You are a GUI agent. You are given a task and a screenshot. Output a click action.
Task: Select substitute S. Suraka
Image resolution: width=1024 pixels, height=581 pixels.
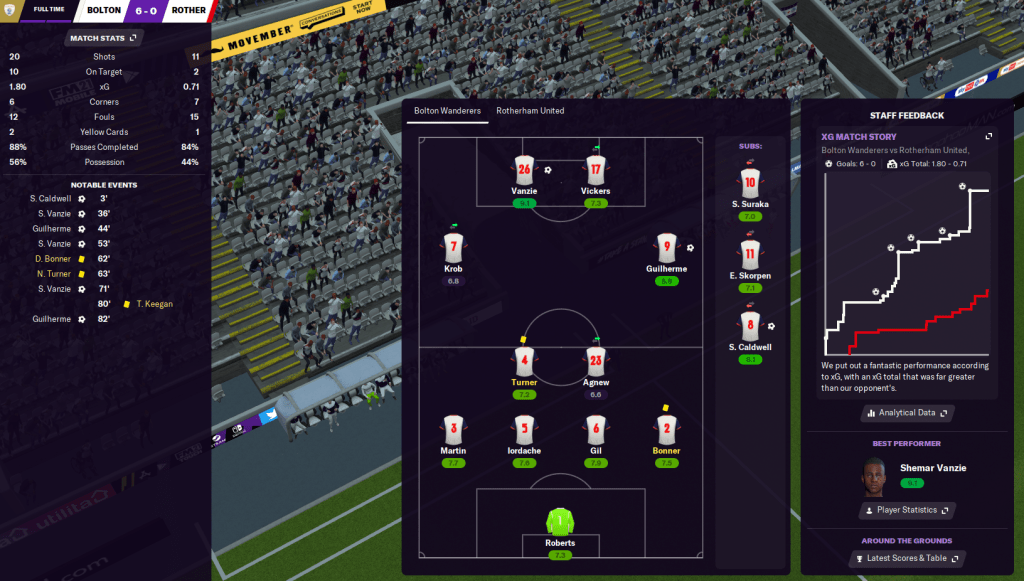coord(750,182)
